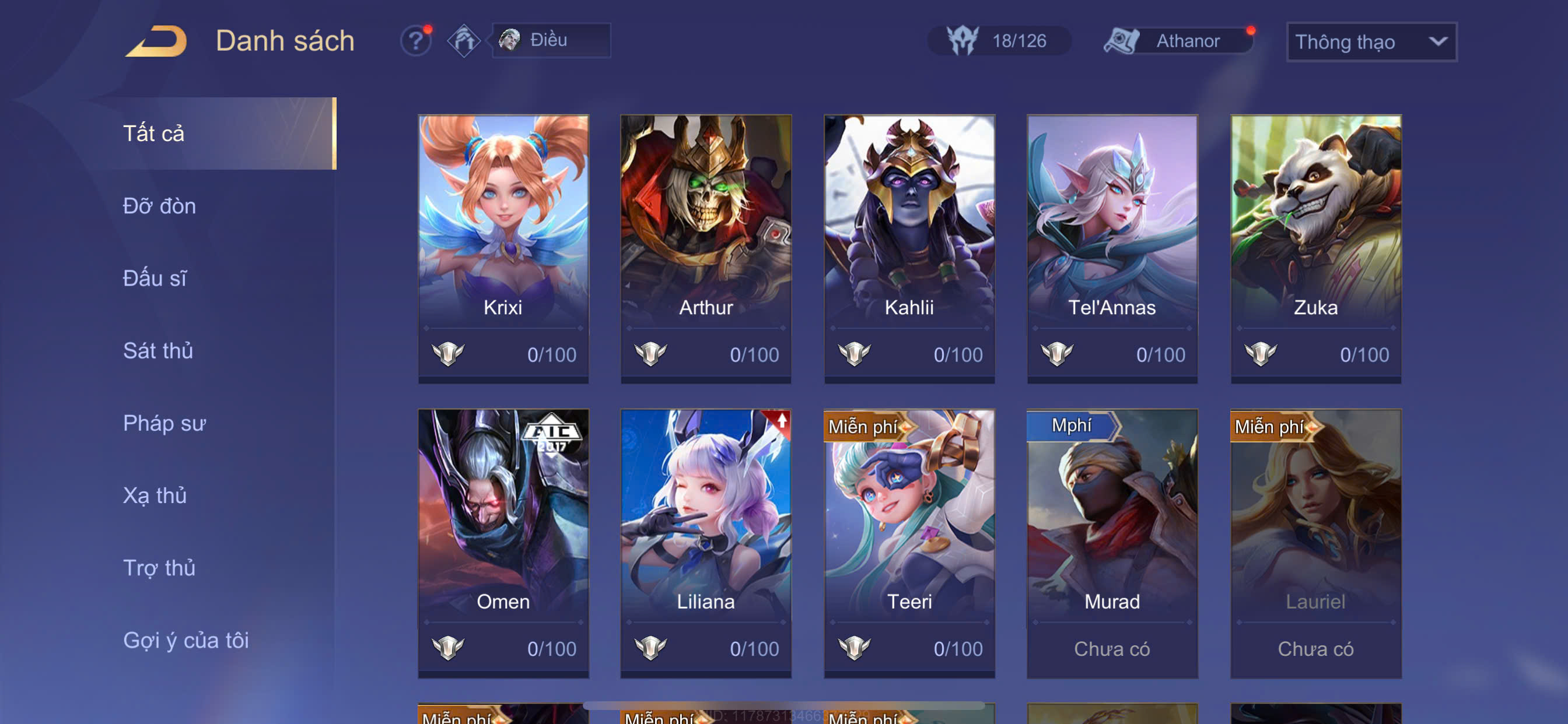The width and height of the screenshot is (1568, 724).
Task: Switch to the Đỡ đòn category
Action: (159, 206)
